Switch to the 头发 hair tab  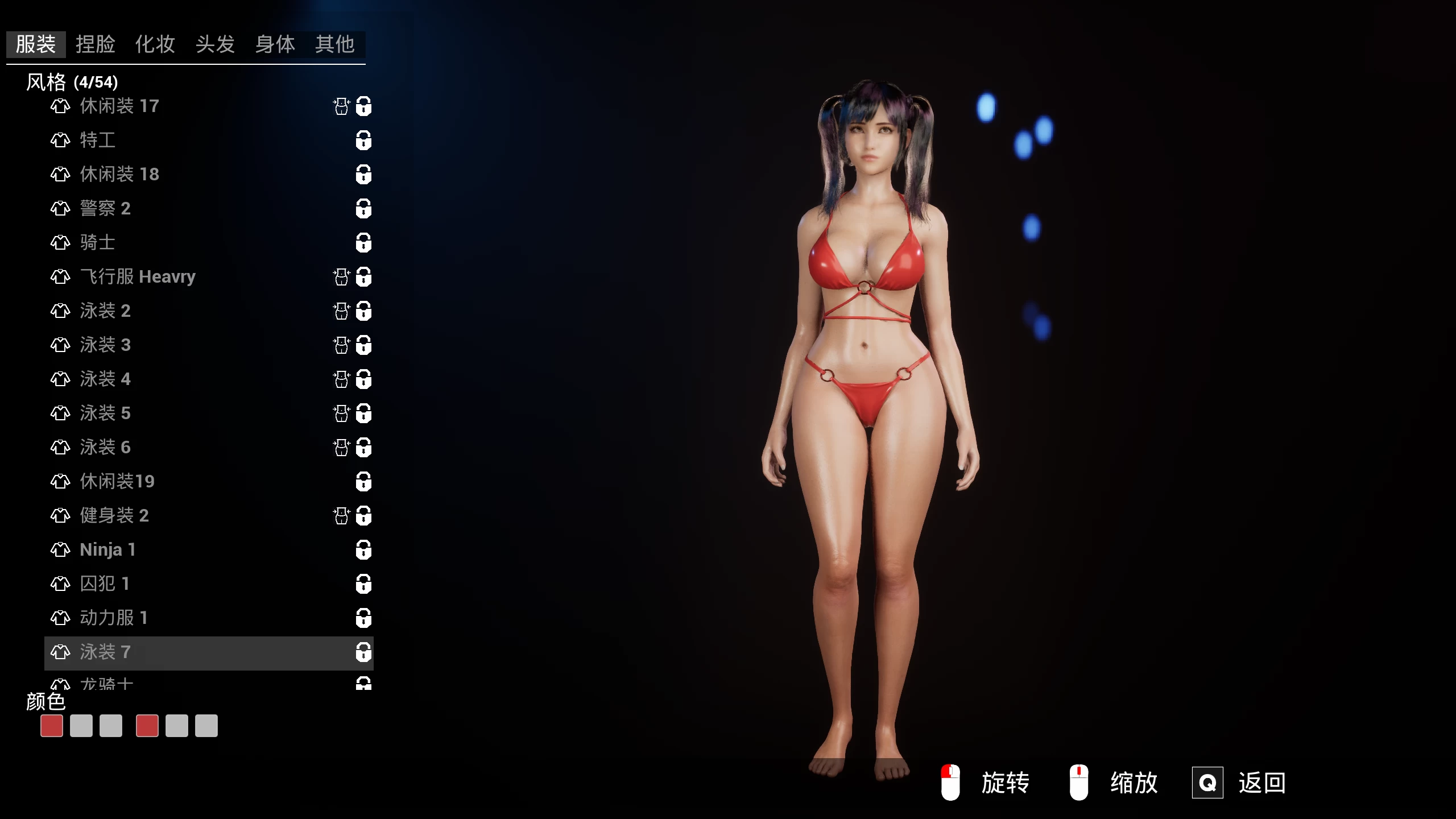[x=215, y=45]
